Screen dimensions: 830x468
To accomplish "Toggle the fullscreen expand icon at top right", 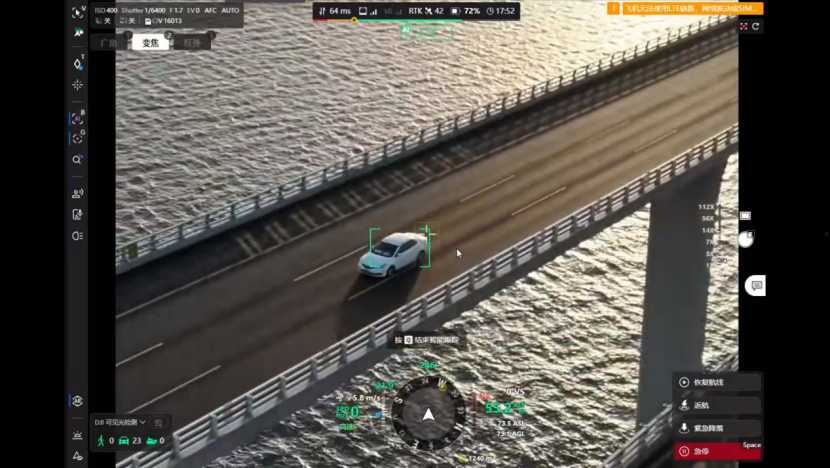I will 744,27.
